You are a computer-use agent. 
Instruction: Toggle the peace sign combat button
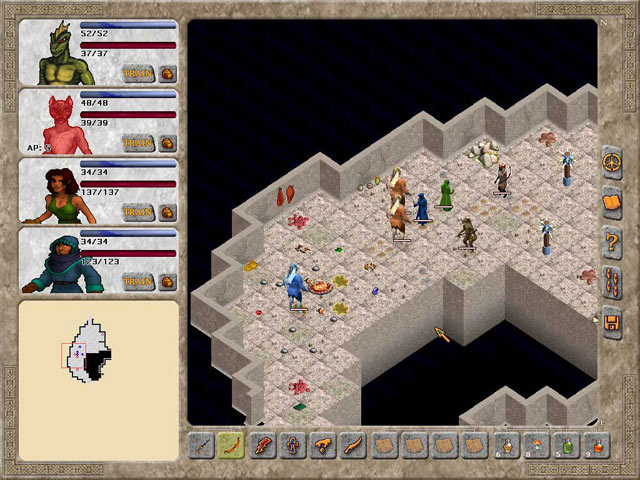[613, 162]
